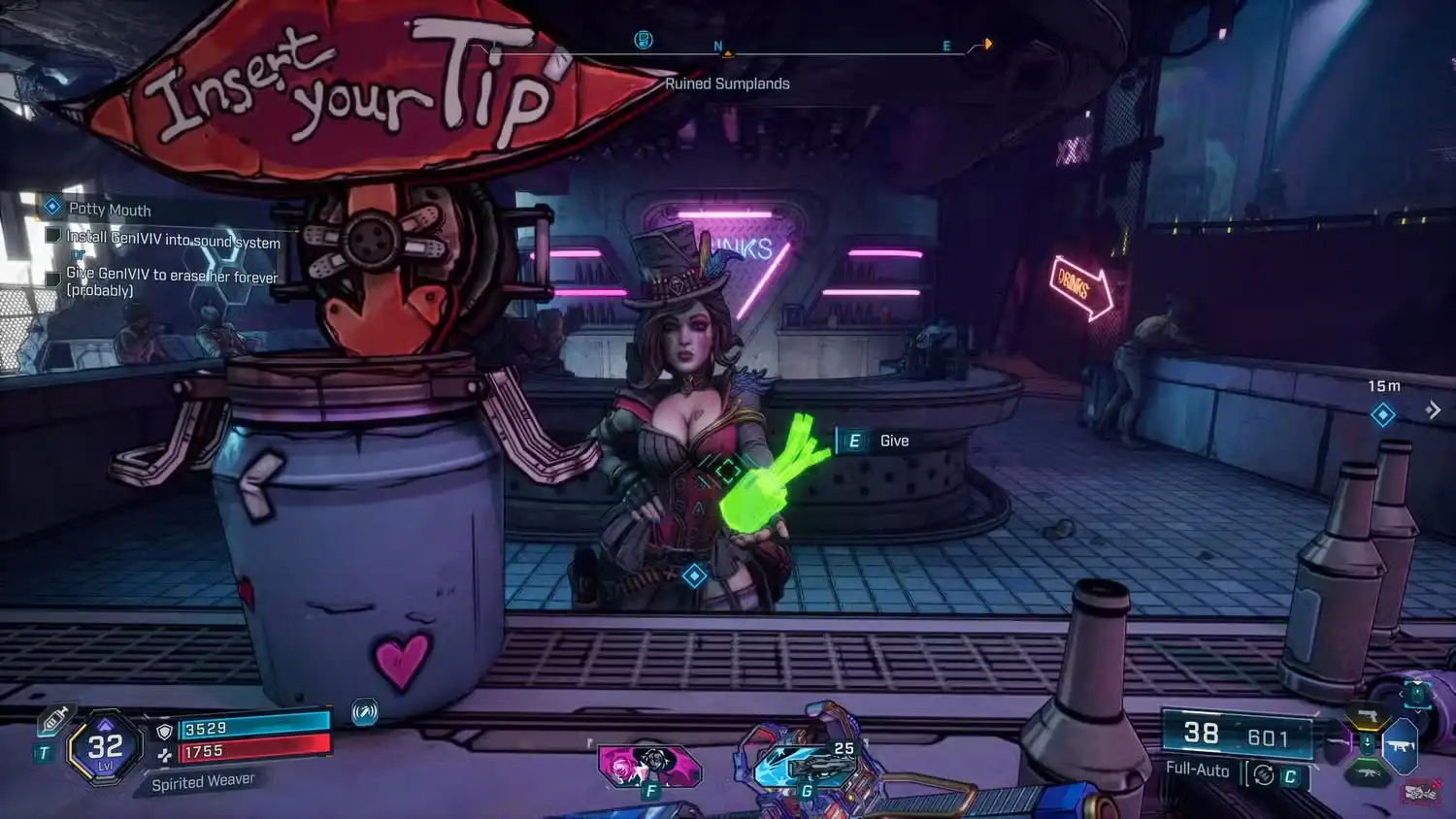The image size is (1456, 819).
Task: Toggle the Full-Auto fire mode switch icon
Action: pyautogui.click(x=1263, y=774)
